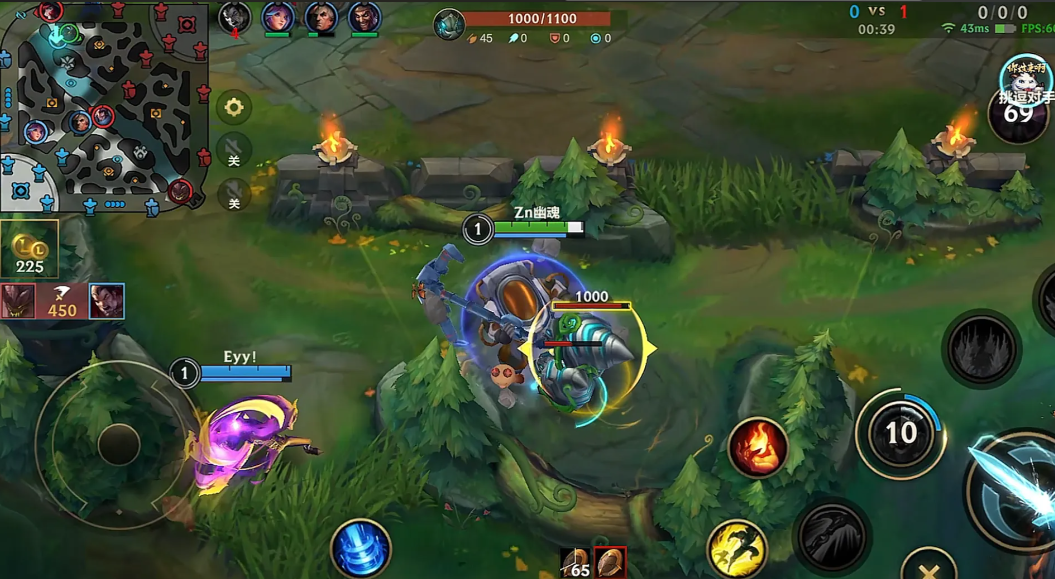Buy the recommended 450 gold item
The height and width of the screenshot is (579, 1055).
(62, 301)
